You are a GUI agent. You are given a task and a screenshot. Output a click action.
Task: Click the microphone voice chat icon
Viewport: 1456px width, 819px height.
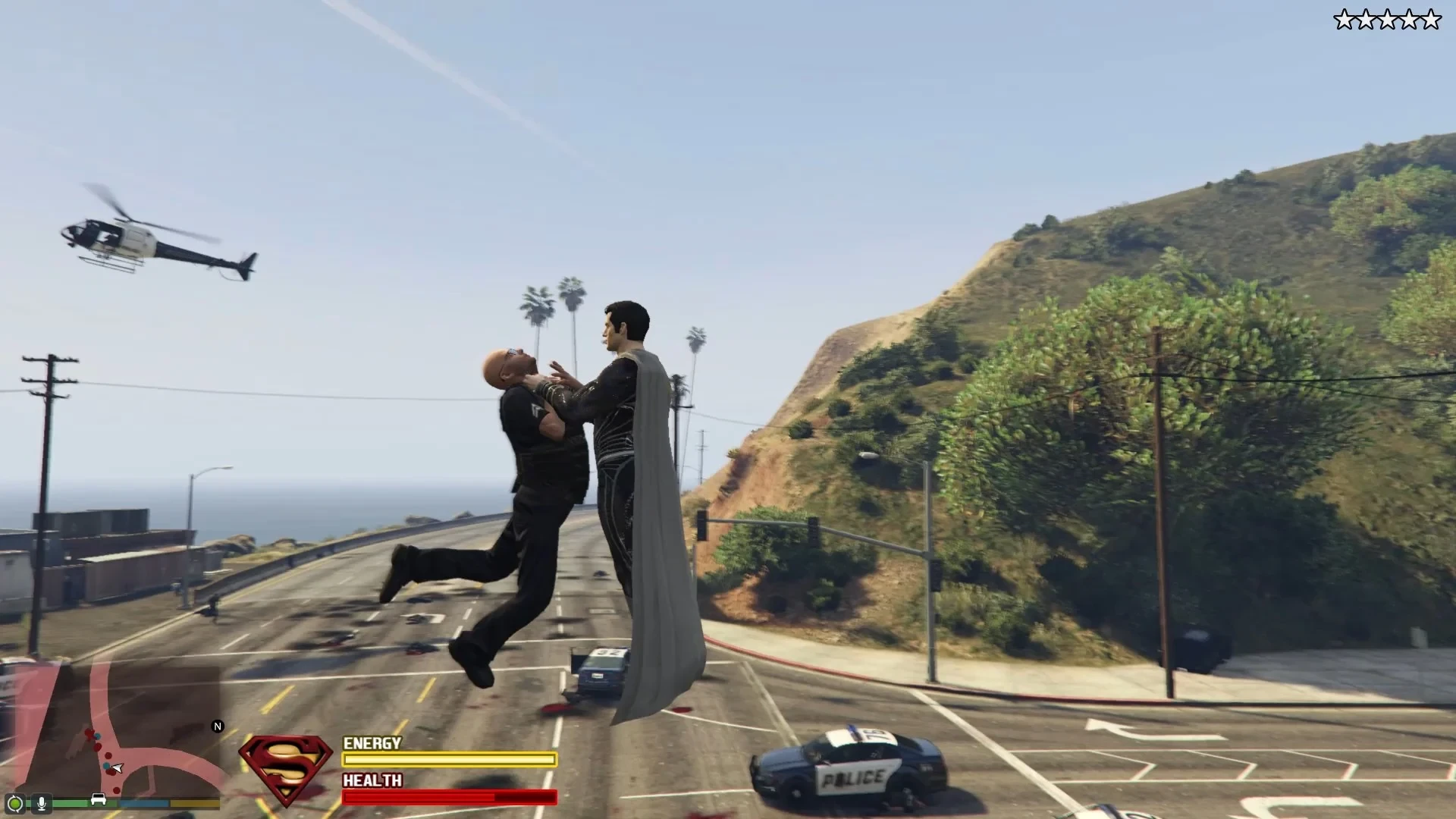(x=42, y=804)
